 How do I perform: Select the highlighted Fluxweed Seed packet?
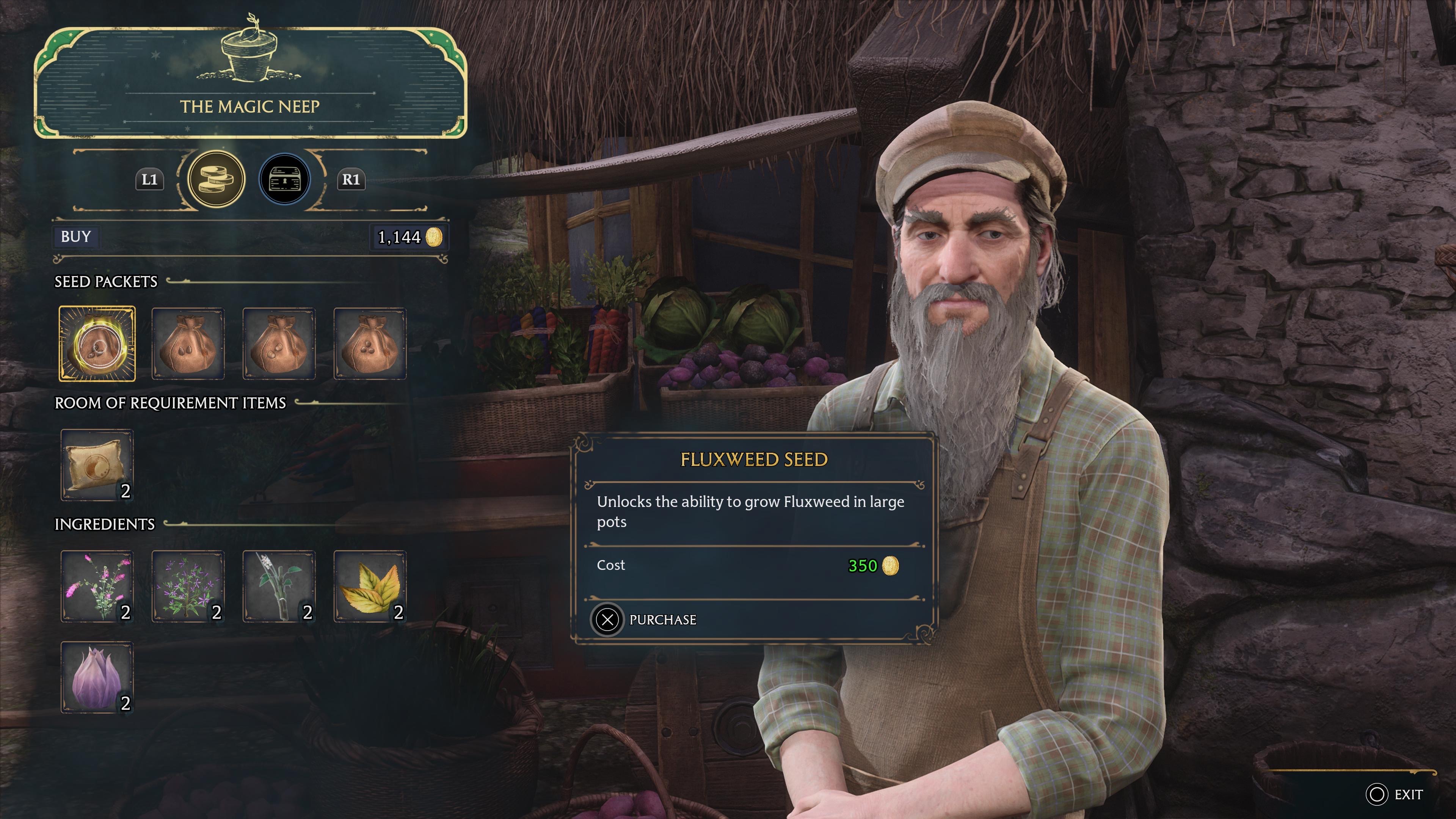[x=97, y=344]
